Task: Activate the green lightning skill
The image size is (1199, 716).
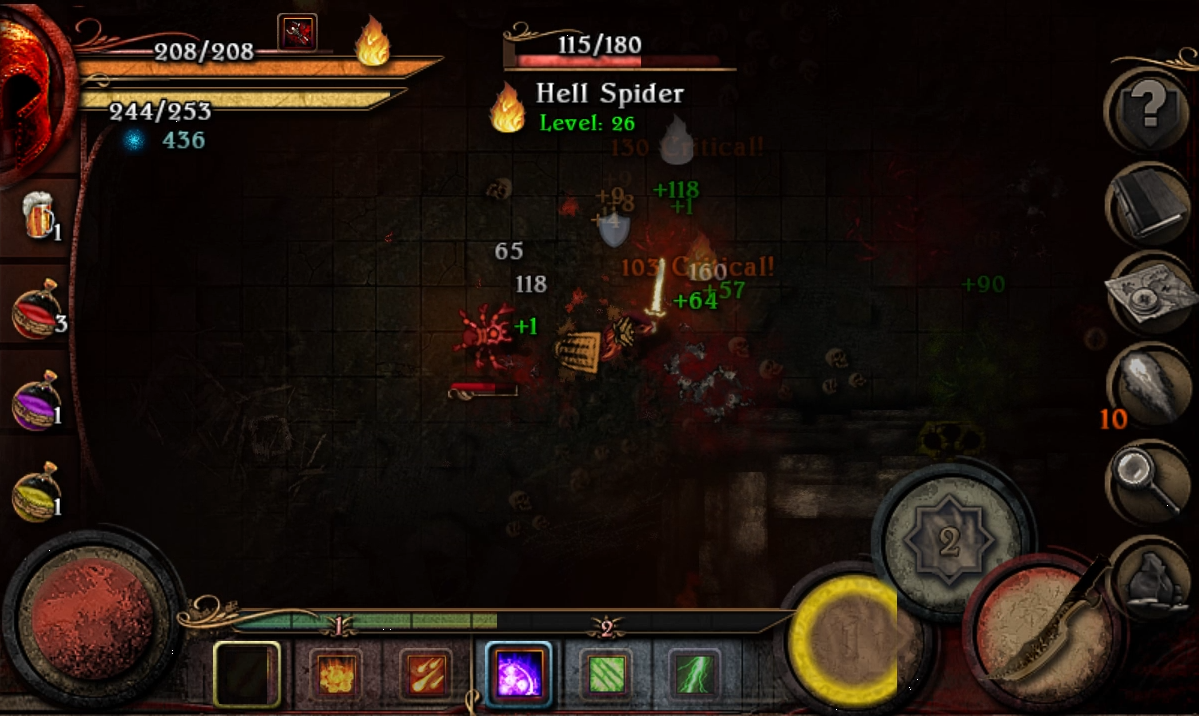Action: pos(695,673)
